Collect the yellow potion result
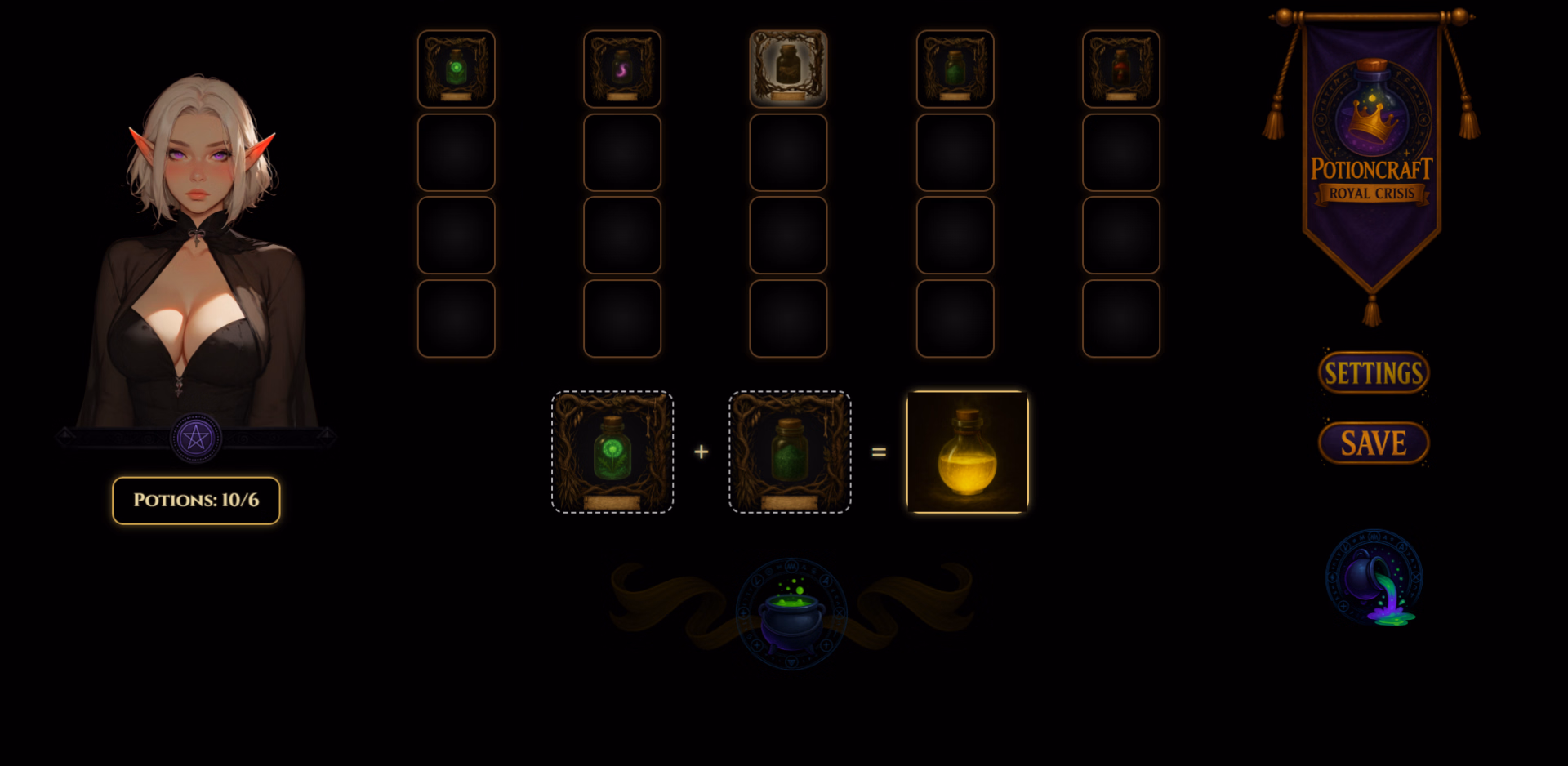The height and width of the screenshot is (766, 1568). pyautogui.click(x=968, y=452)
